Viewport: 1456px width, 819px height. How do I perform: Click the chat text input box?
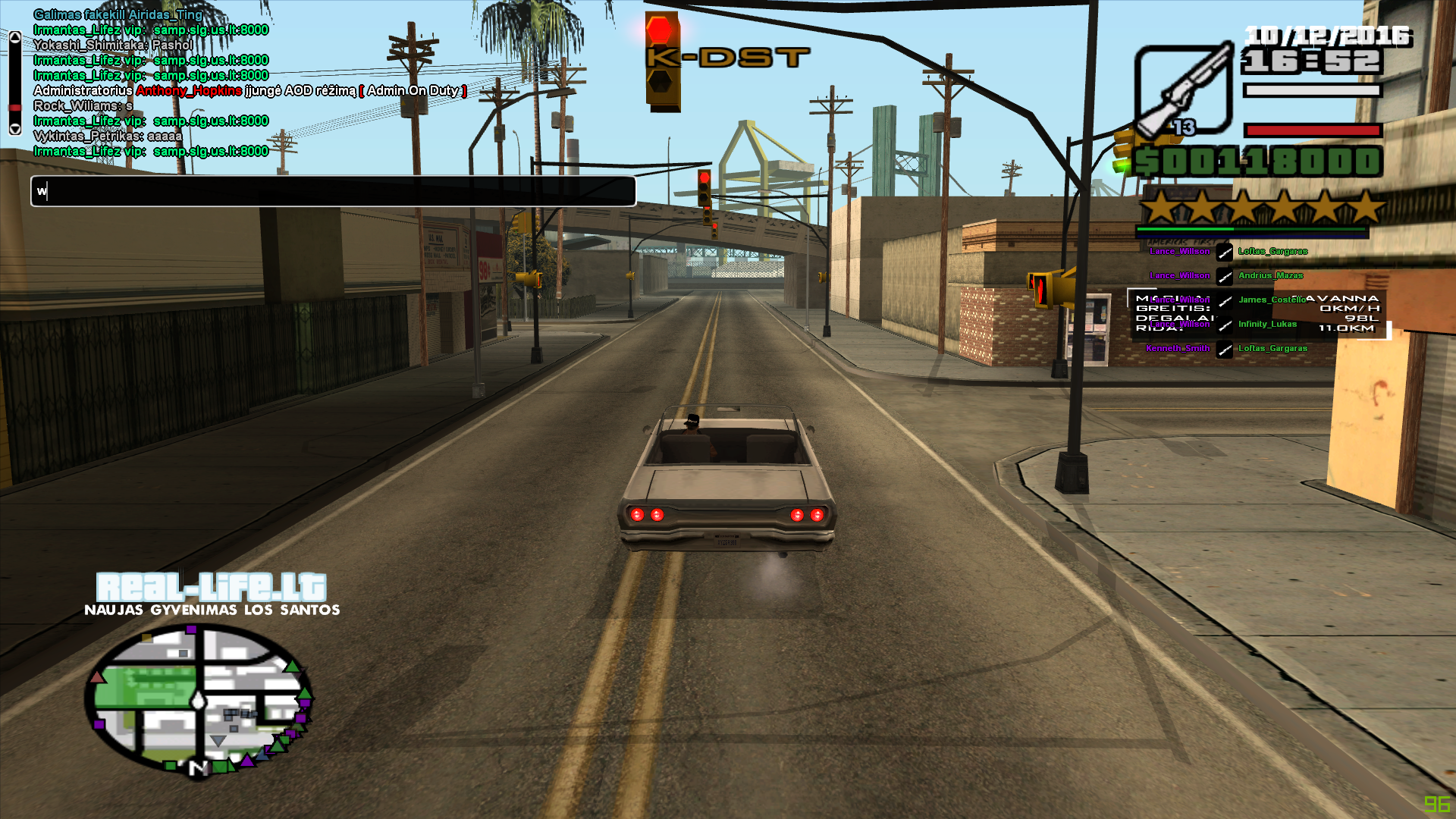(x=334, y=191)
